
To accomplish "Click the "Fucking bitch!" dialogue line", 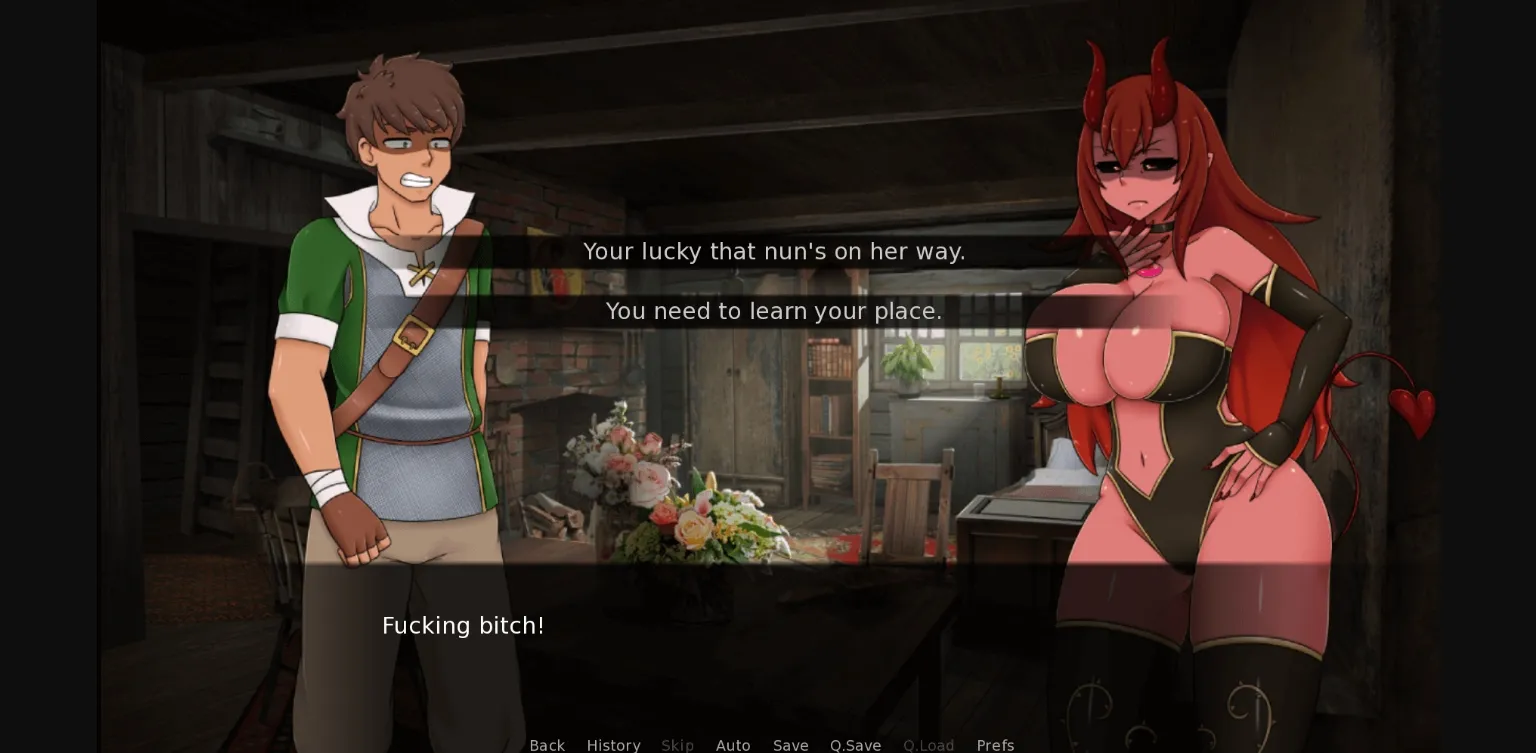I will (463, 625).
